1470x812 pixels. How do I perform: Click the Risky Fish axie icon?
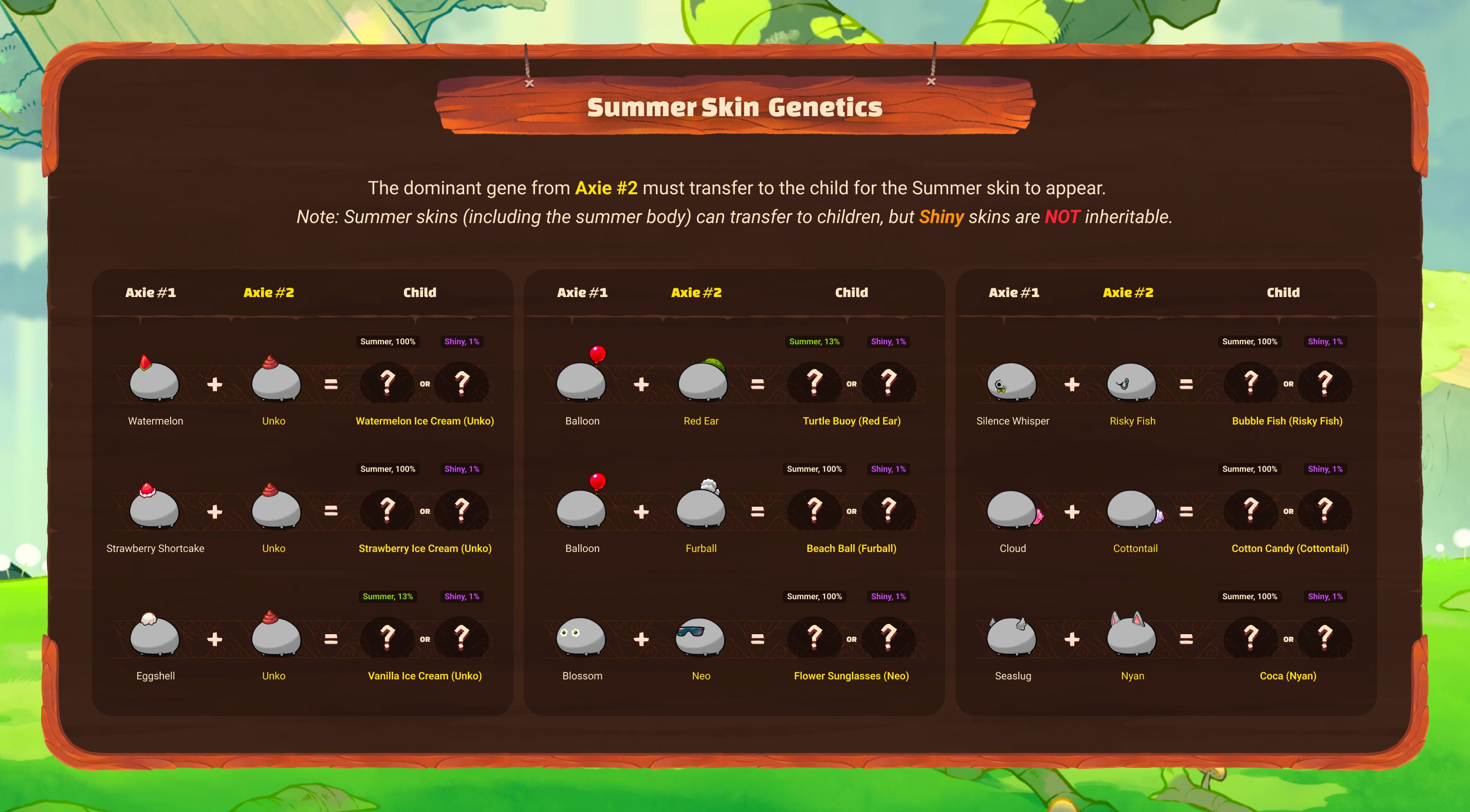click(x=1133, y=383)
